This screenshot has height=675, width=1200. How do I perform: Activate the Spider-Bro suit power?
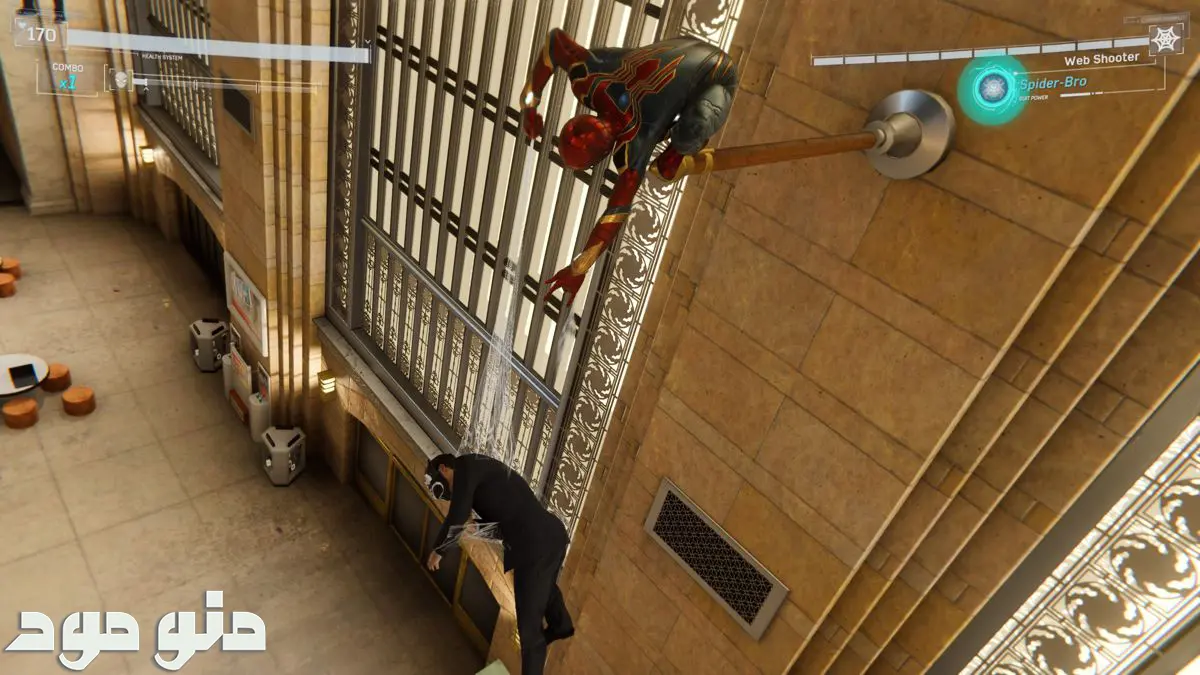(x=992, y=89)
